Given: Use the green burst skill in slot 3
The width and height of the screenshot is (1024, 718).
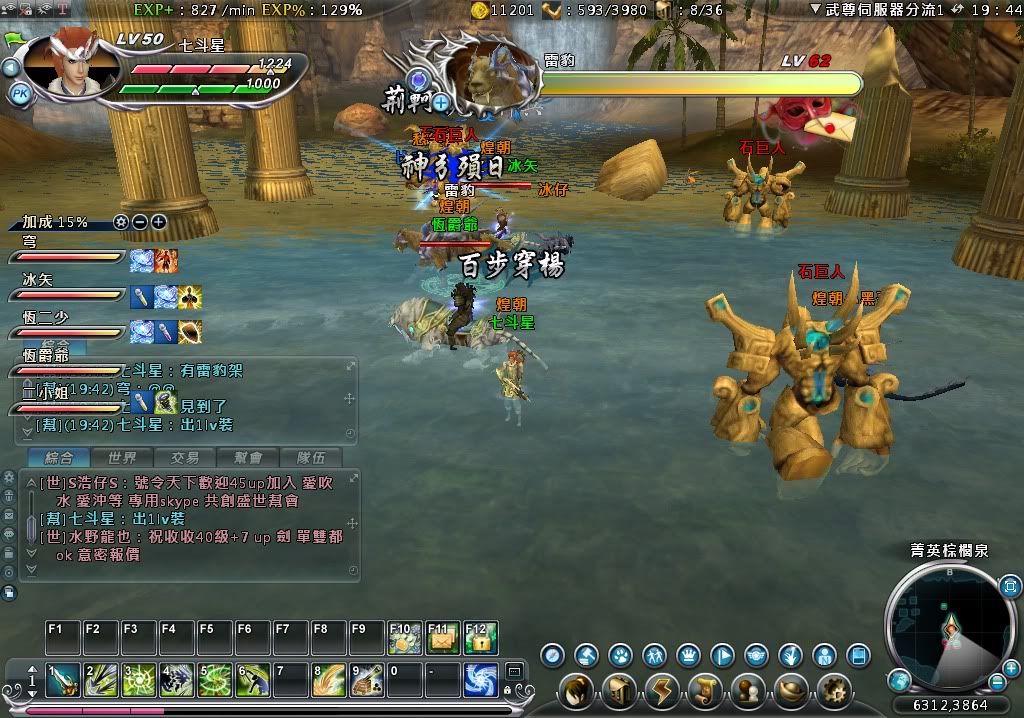Looking at the screenshot, I should 139,680.
